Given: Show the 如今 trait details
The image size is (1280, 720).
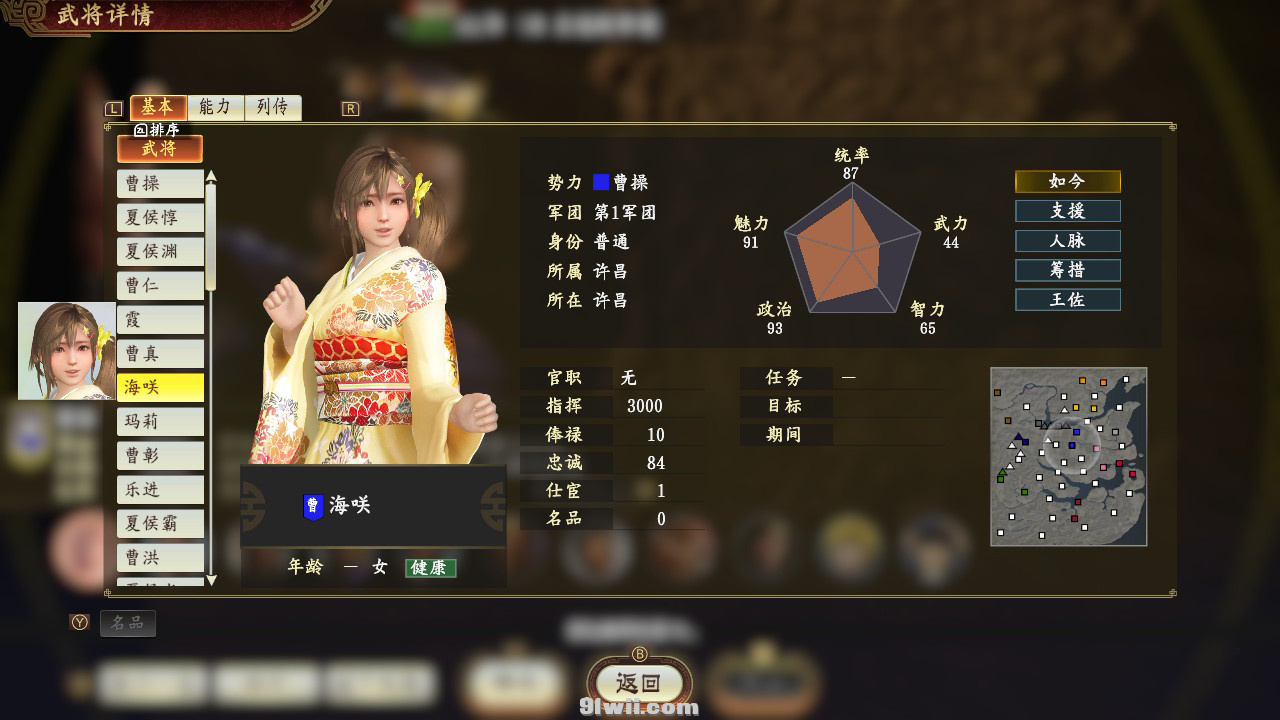Looking at the screenshot, I should click(x=1067, y=181).
